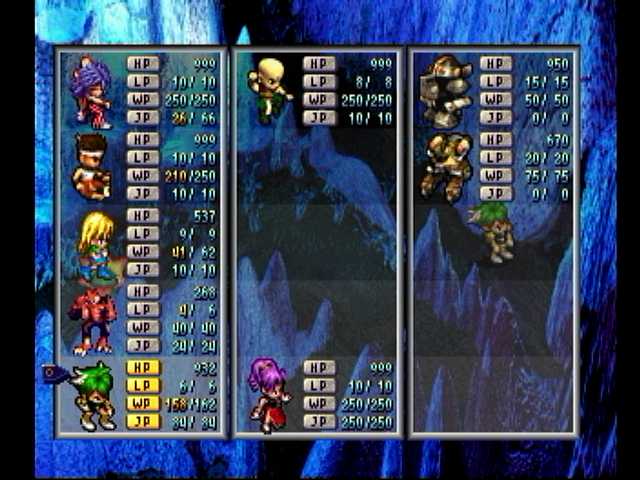Viewport: 640px width, 480px height.
Task: Choose the brown-haired fighter with 210/250 WP
Action: (92, 168)
